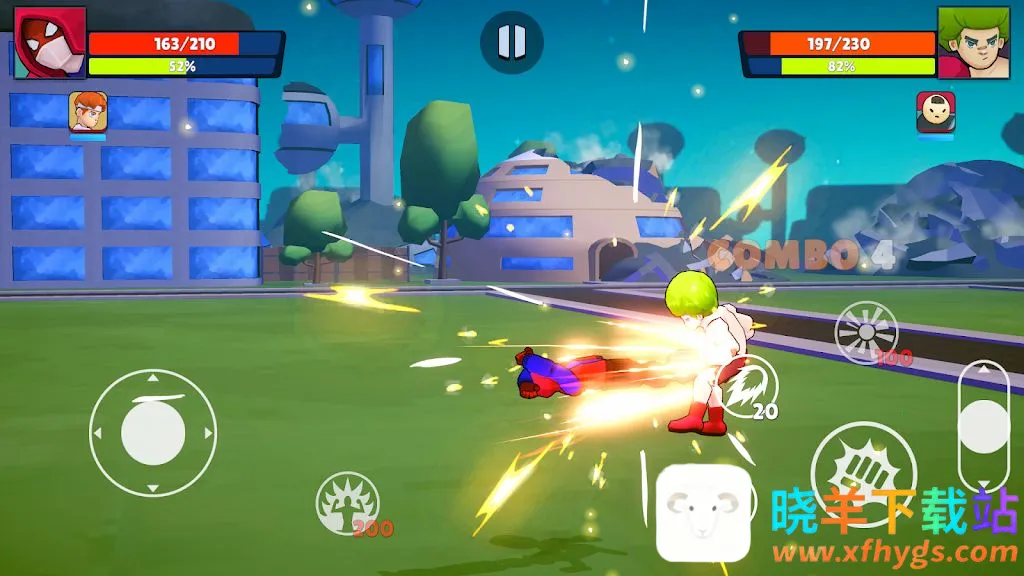This screenshot has width=1024, height=576.
Task: Tap the joystick's left arrow
Action: point(98,434)
